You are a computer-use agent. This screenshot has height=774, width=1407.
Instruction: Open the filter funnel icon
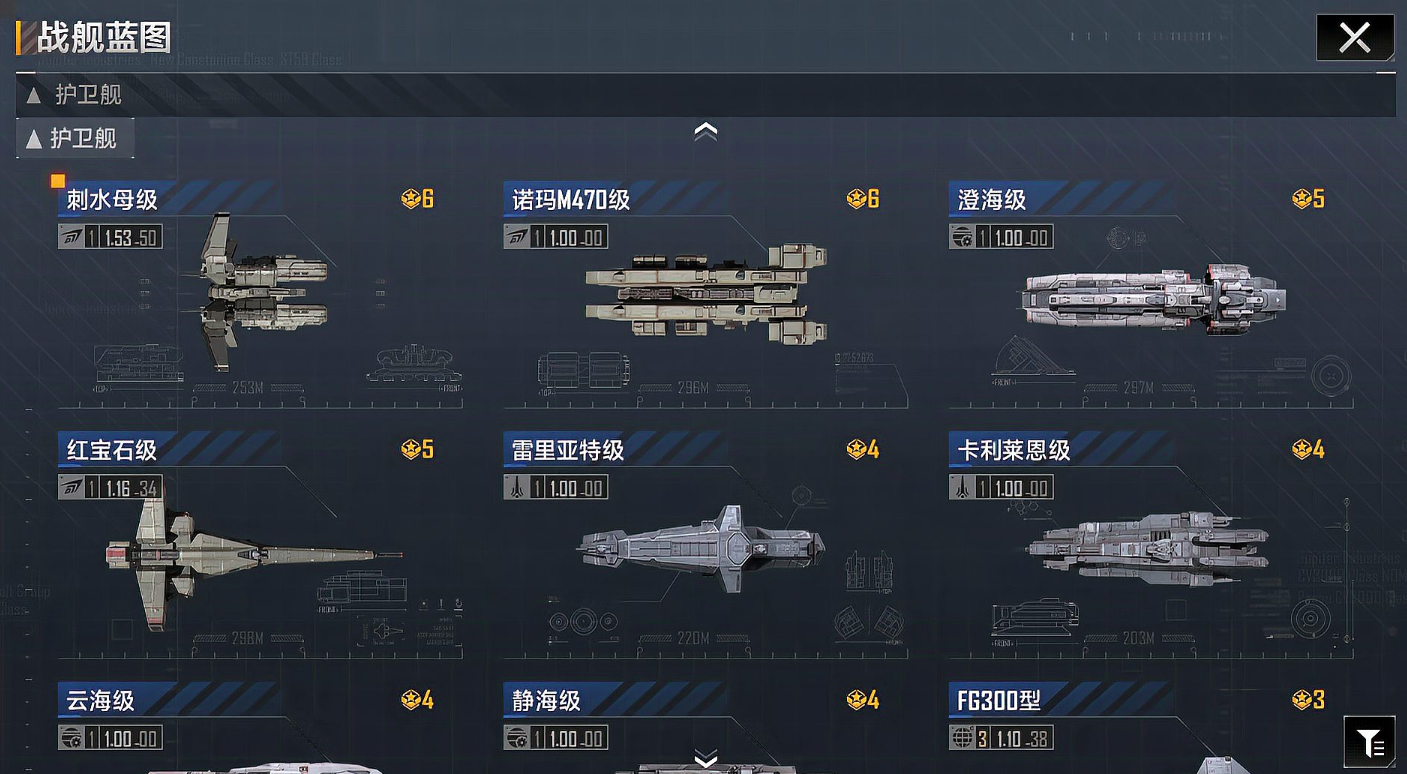coord(1370,740)
